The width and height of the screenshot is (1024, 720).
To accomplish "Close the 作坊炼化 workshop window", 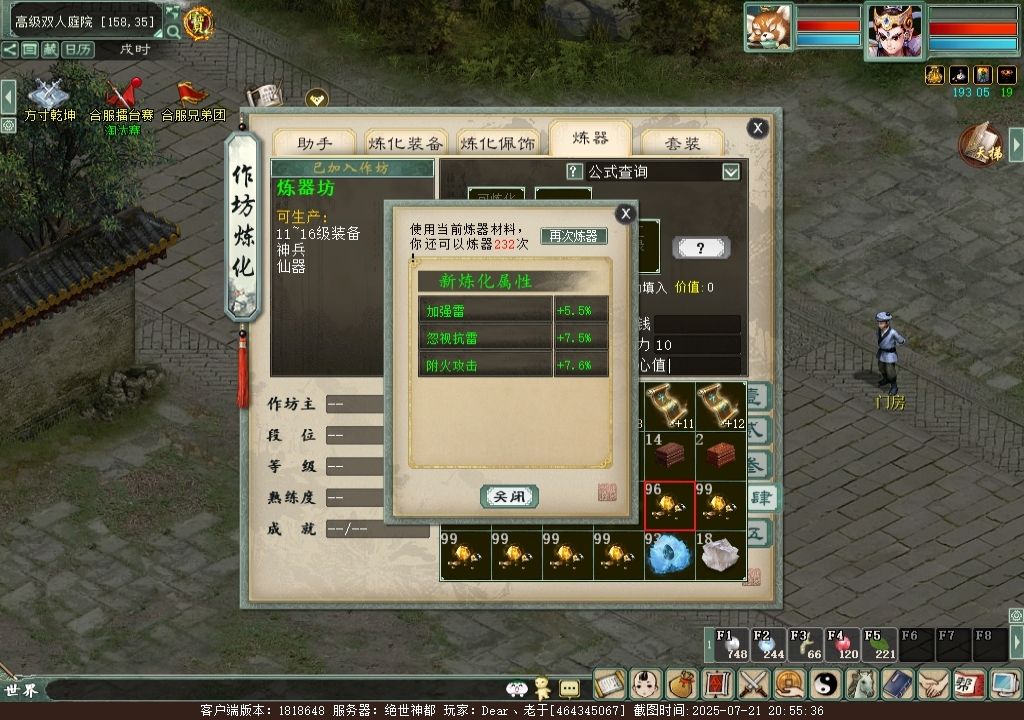I will (758, 127).
